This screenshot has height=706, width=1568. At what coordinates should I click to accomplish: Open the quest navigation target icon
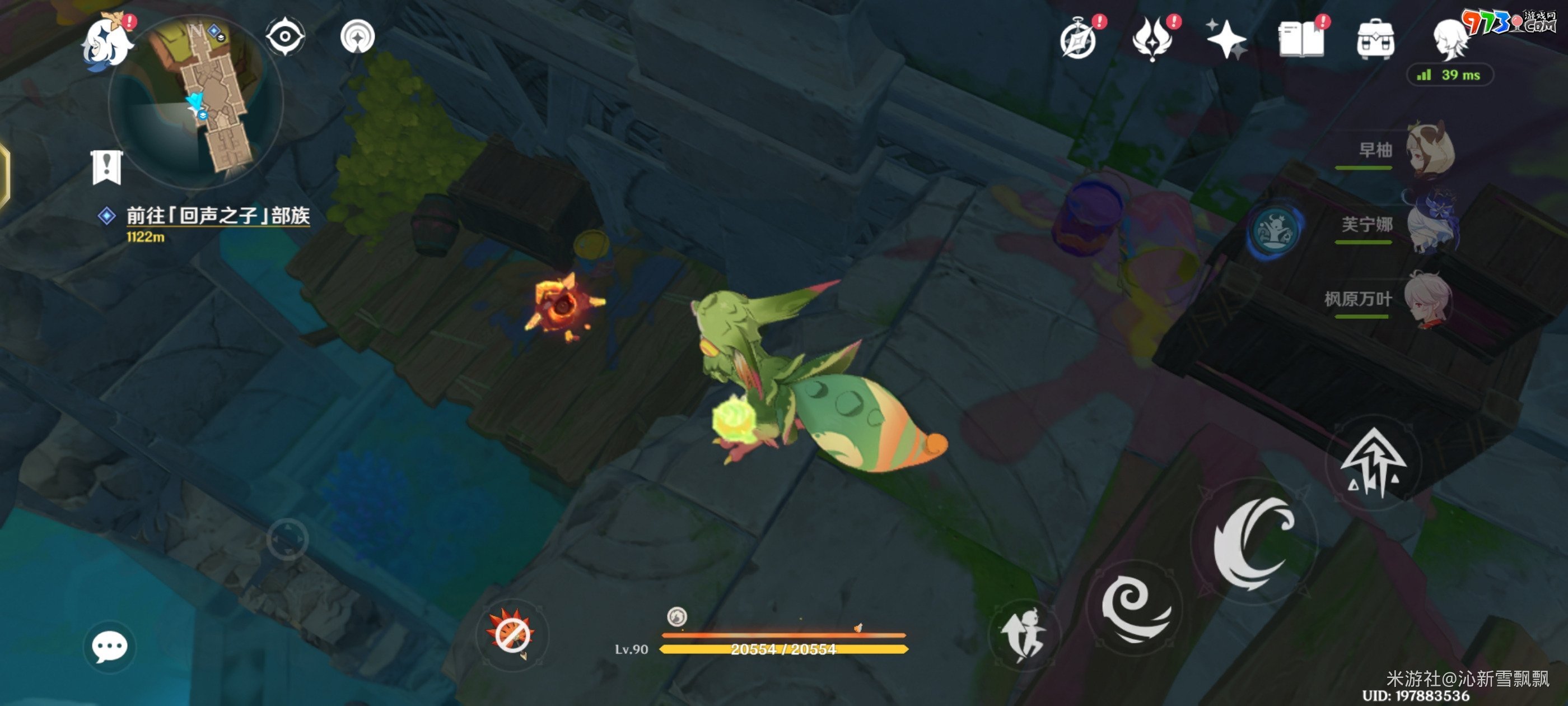click(357, 36)
